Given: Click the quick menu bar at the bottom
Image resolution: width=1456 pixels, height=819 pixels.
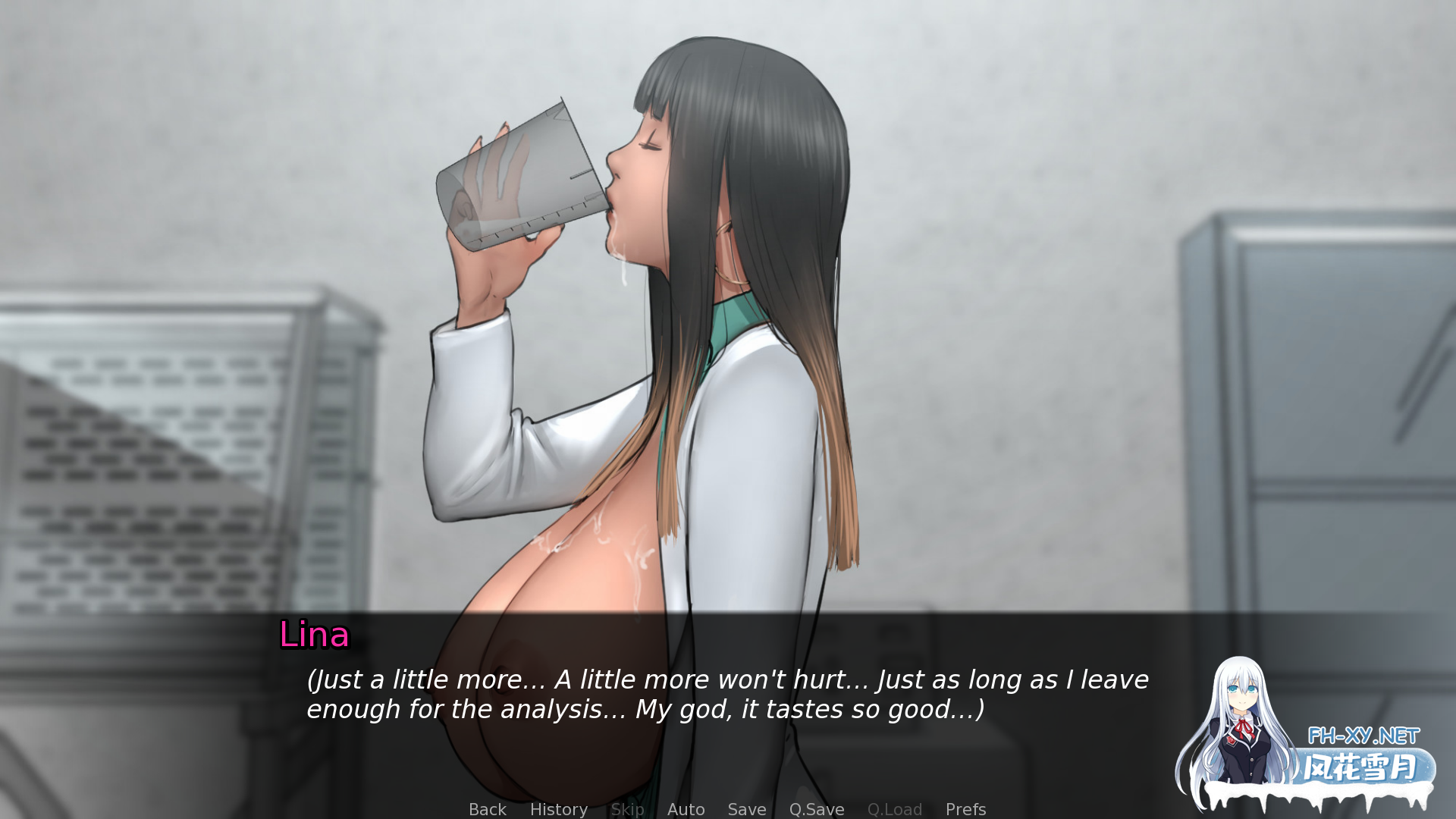Looking at the screenshot, I should 728,809.
